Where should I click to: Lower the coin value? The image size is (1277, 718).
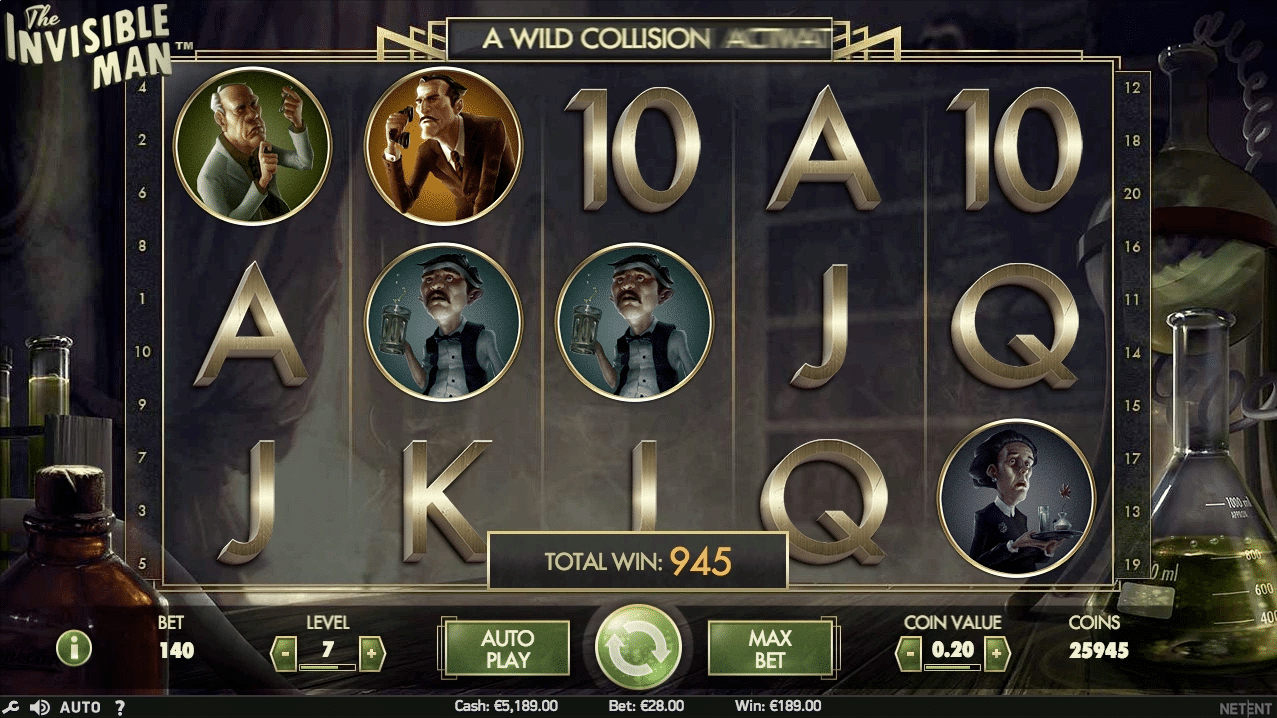pos(908,654)
